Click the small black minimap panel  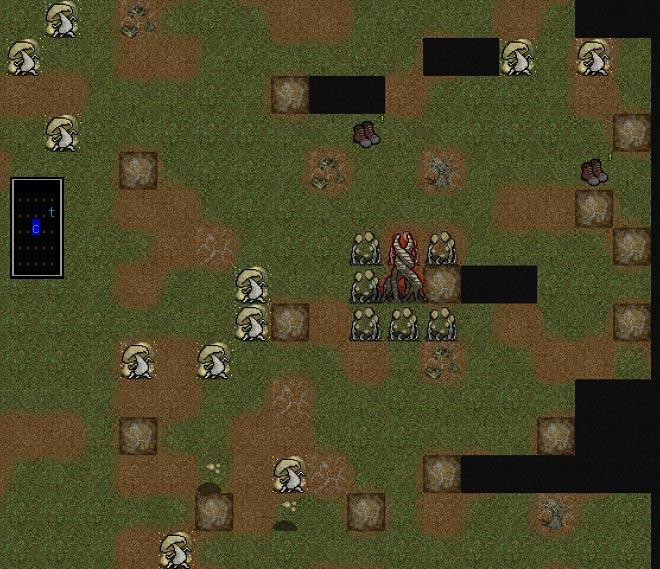pos(37,227)
